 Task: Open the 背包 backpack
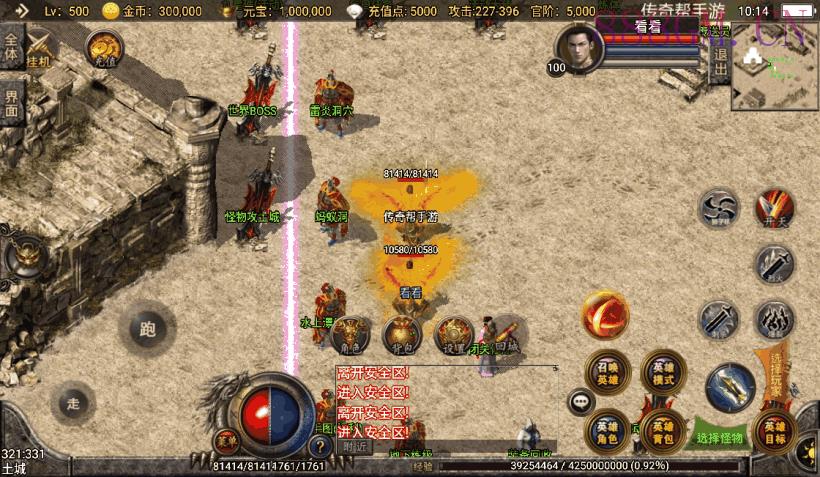[x=403, y=335]
